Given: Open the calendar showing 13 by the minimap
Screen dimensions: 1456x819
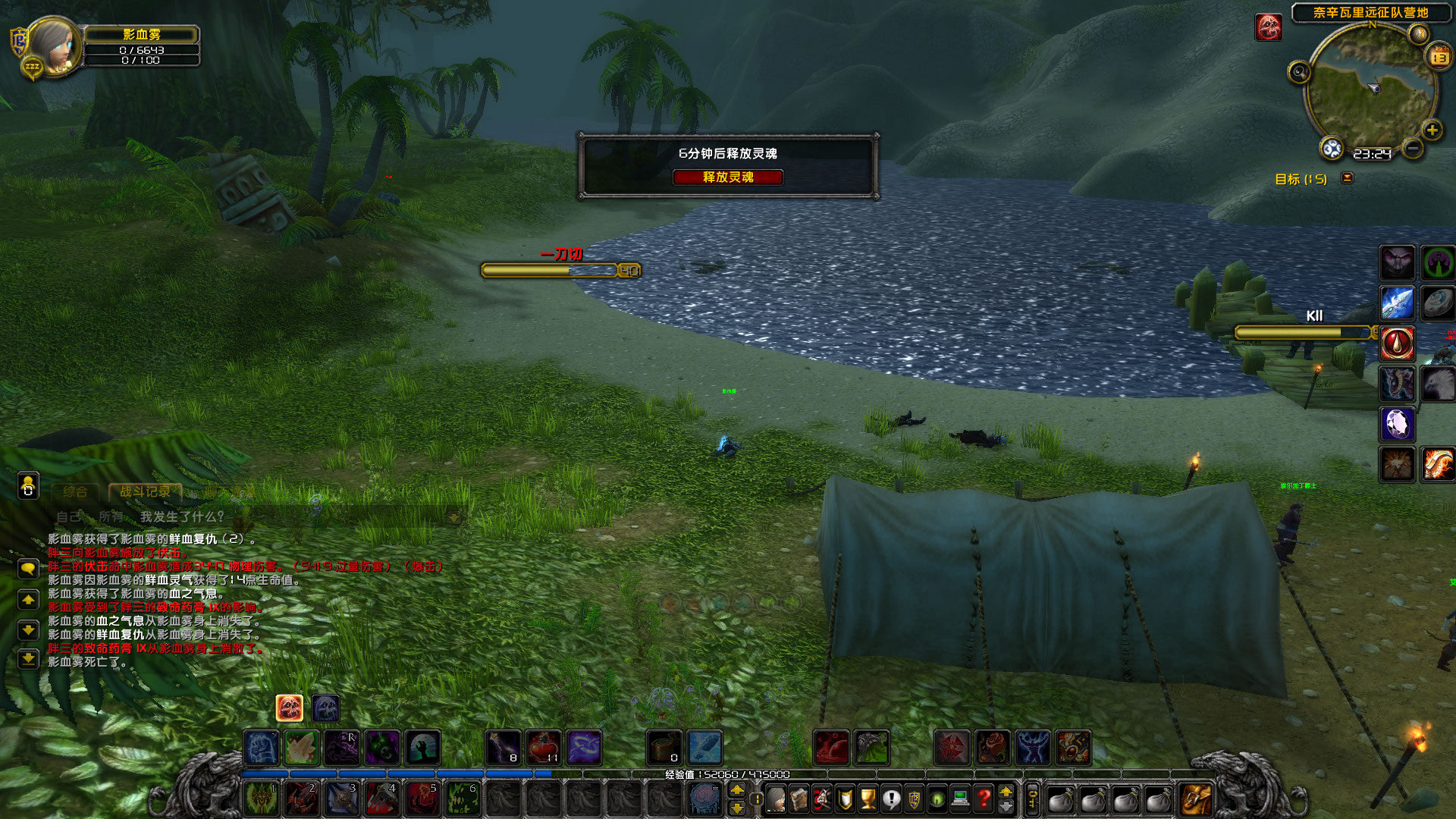Looking at the screenshot, I should pos(1439,57).
